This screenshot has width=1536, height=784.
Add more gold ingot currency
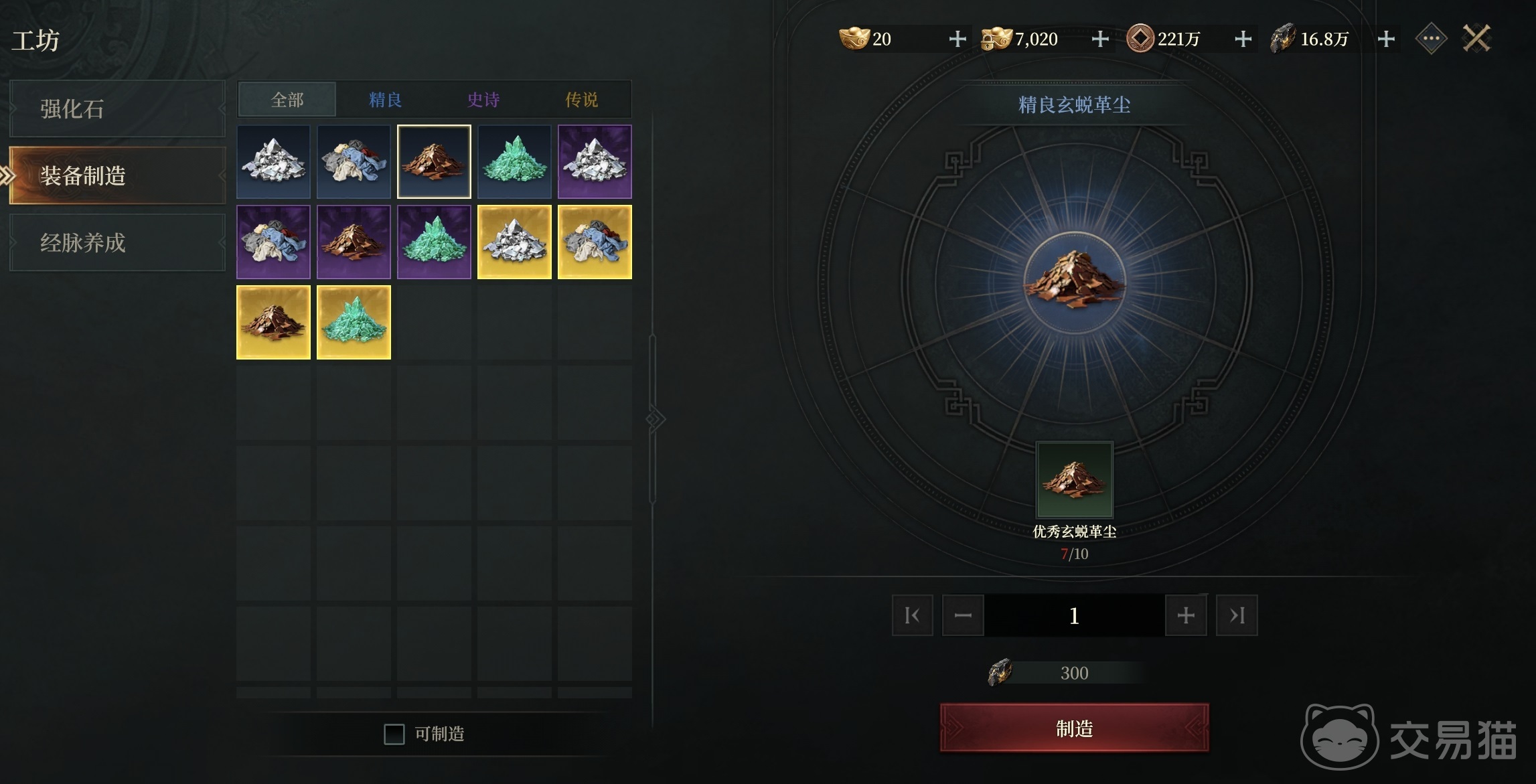(957, 39)
